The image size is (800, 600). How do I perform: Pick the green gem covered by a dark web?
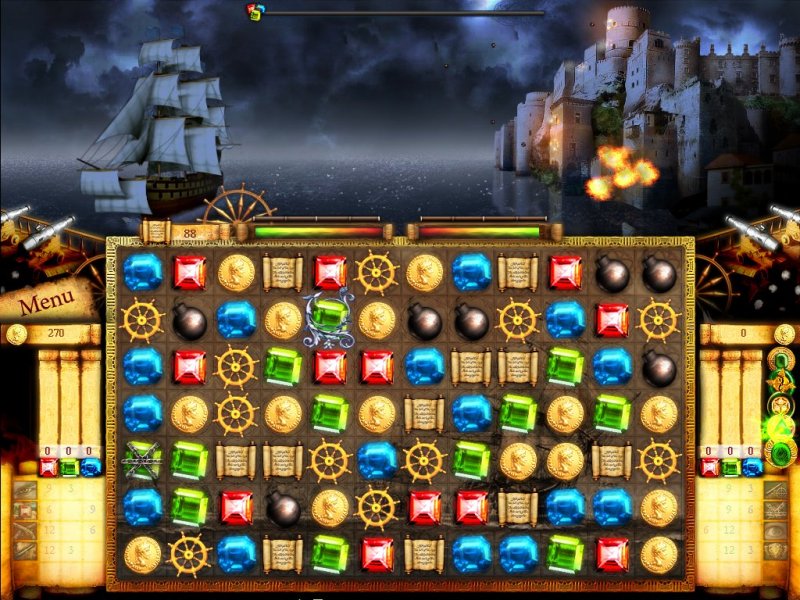click(142, 459)
